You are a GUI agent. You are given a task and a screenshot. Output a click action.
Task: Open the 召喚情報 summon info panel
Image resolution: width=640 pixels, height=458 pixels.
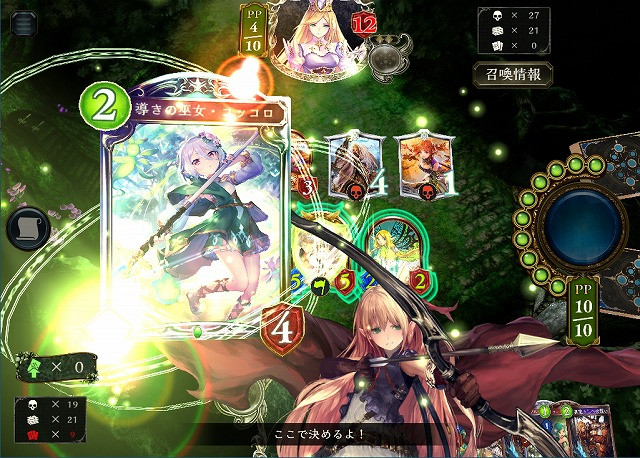(512, 75)
